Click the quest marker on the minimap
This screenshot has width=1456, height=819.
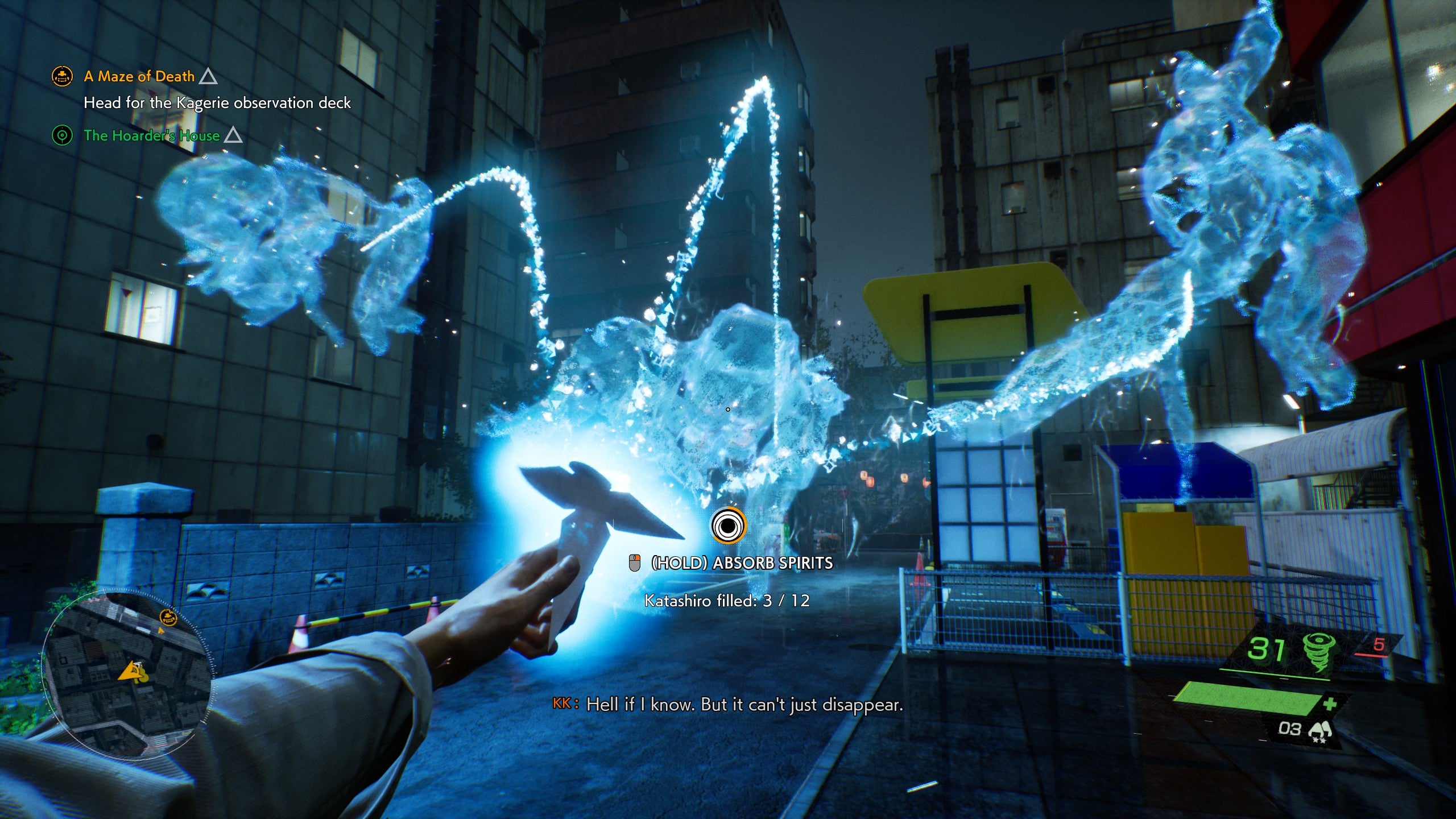168,617
